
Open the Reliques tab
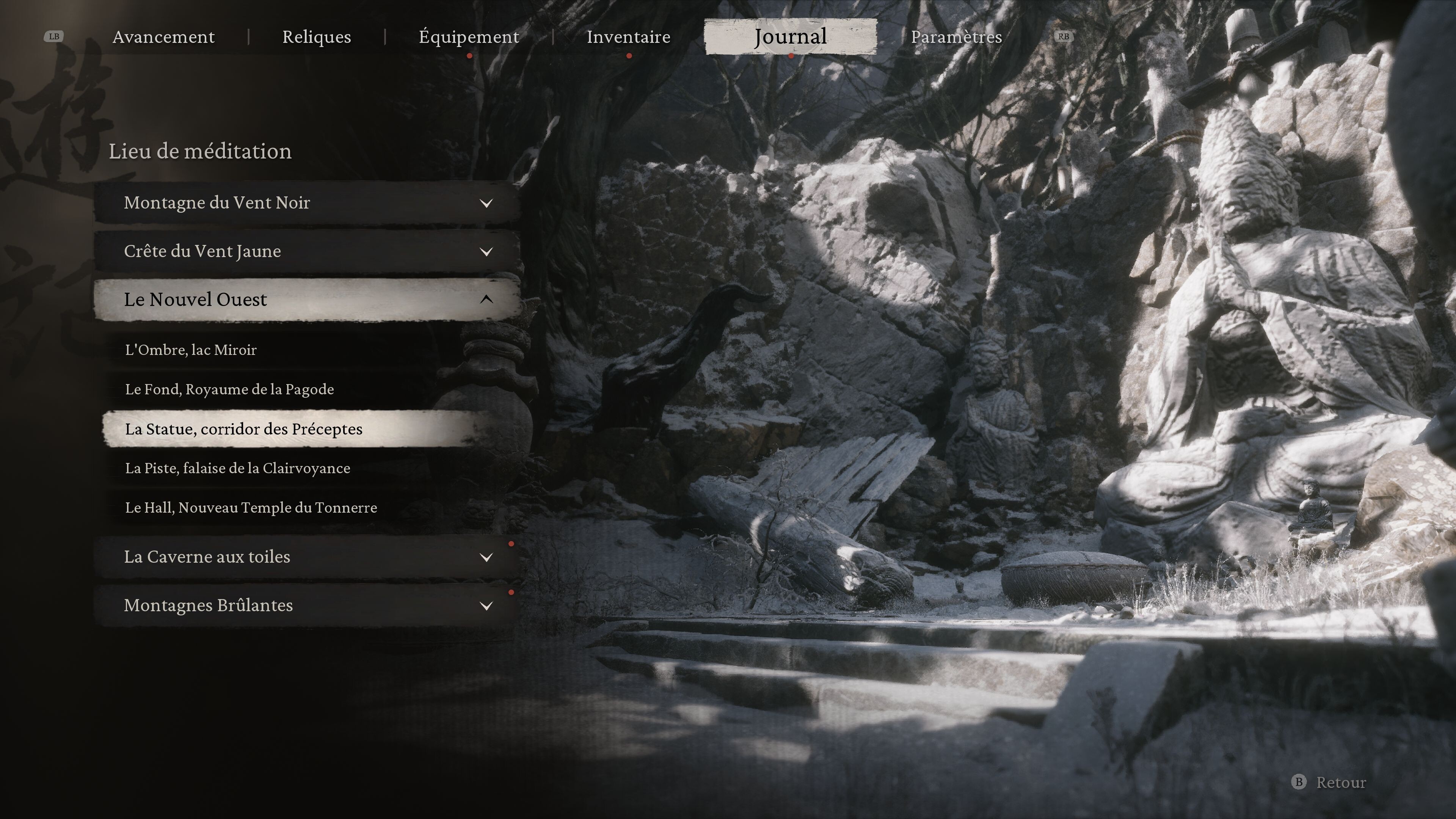click(x=317, y=37)
